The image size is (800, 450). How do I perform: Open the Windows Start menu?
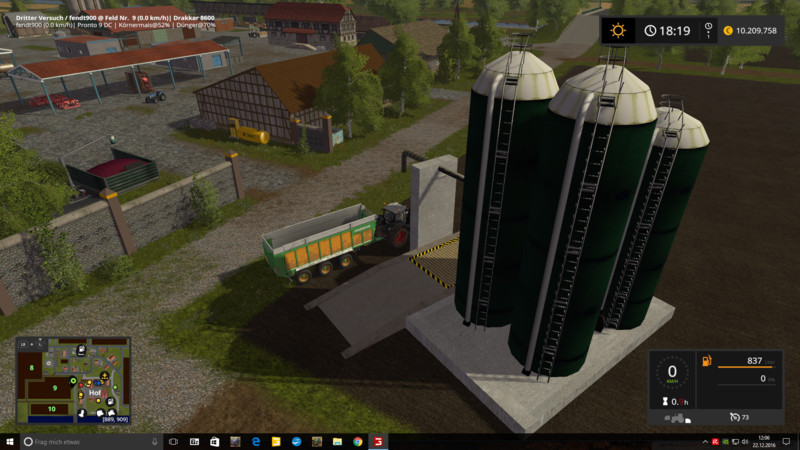[x=10, y=441]
